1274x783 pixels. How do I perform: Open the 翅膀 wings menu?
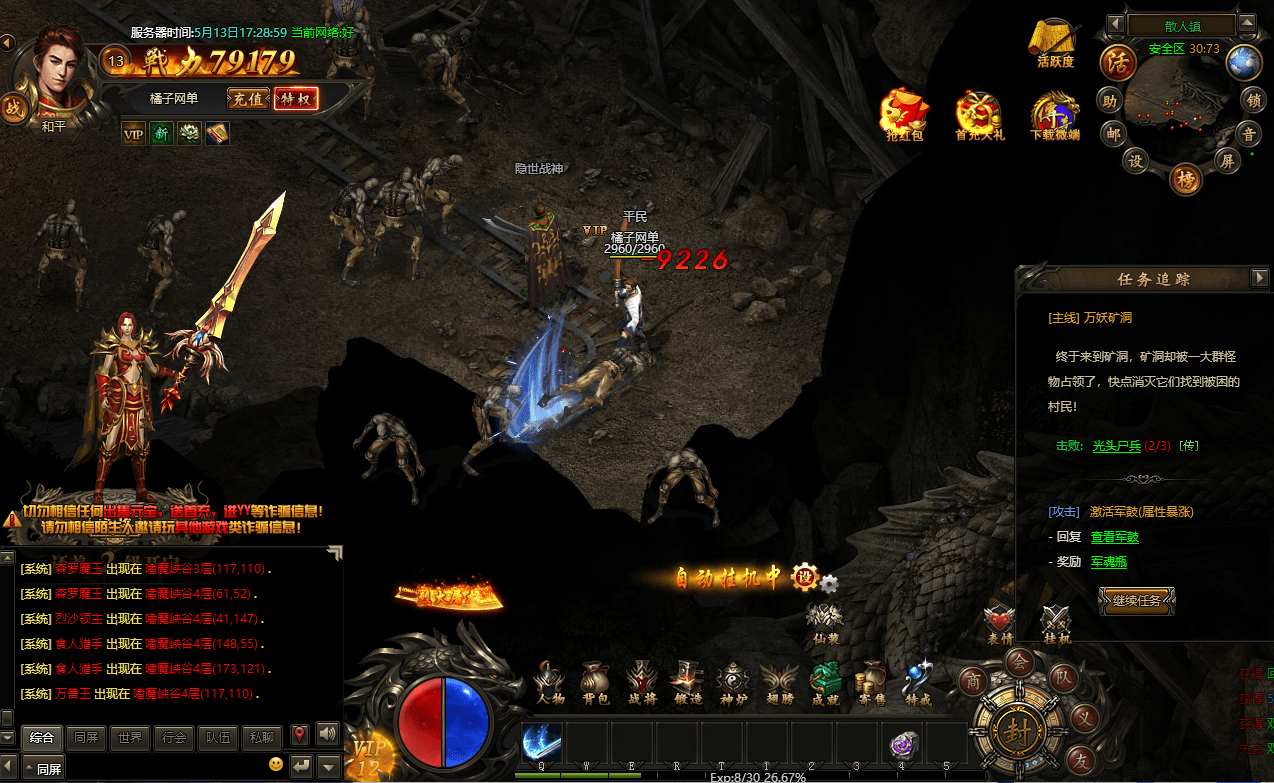778,683
